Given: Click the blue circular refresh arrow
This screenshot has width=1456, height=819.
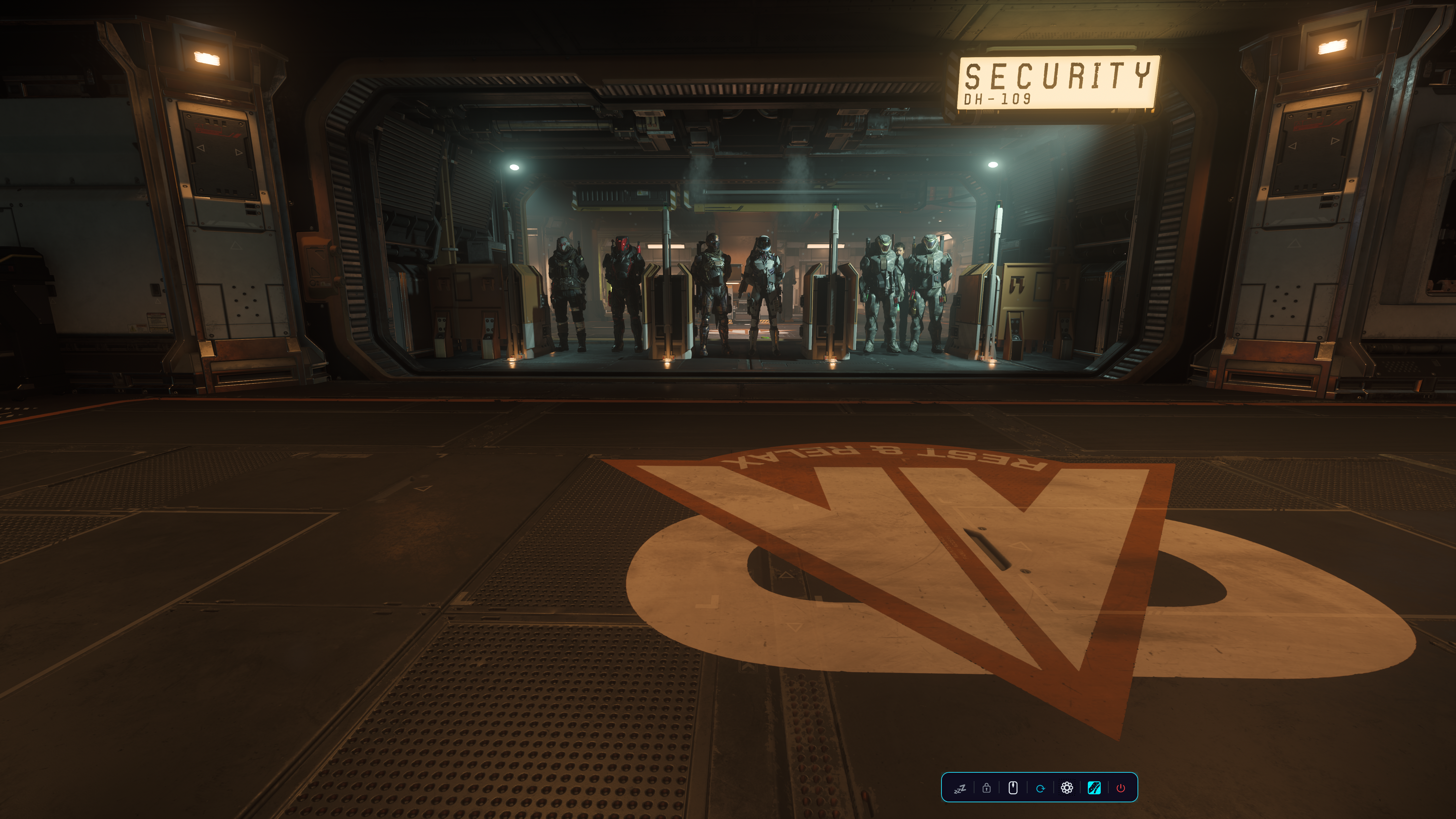Looking at the screenshot, I should point(1040,788).
